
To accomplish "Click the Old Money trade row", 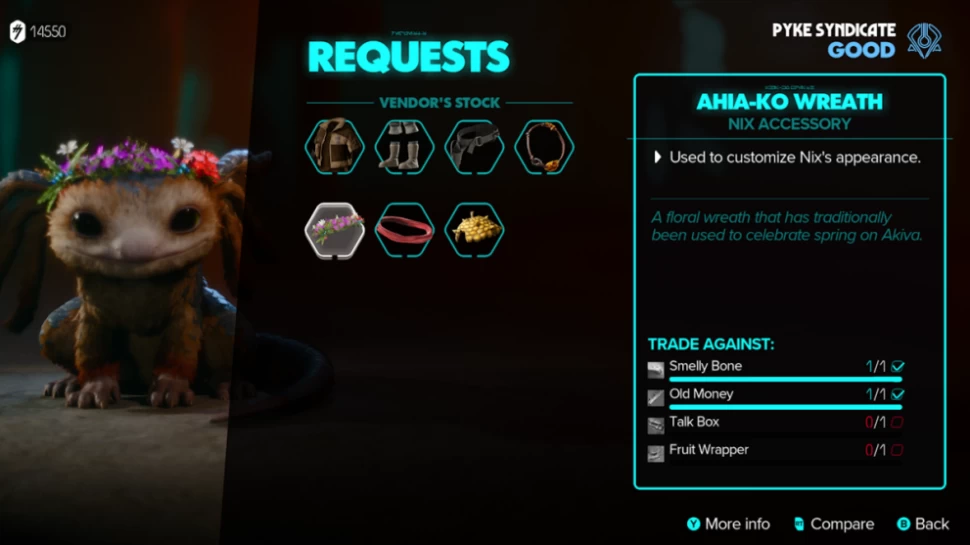I will 775,395.
